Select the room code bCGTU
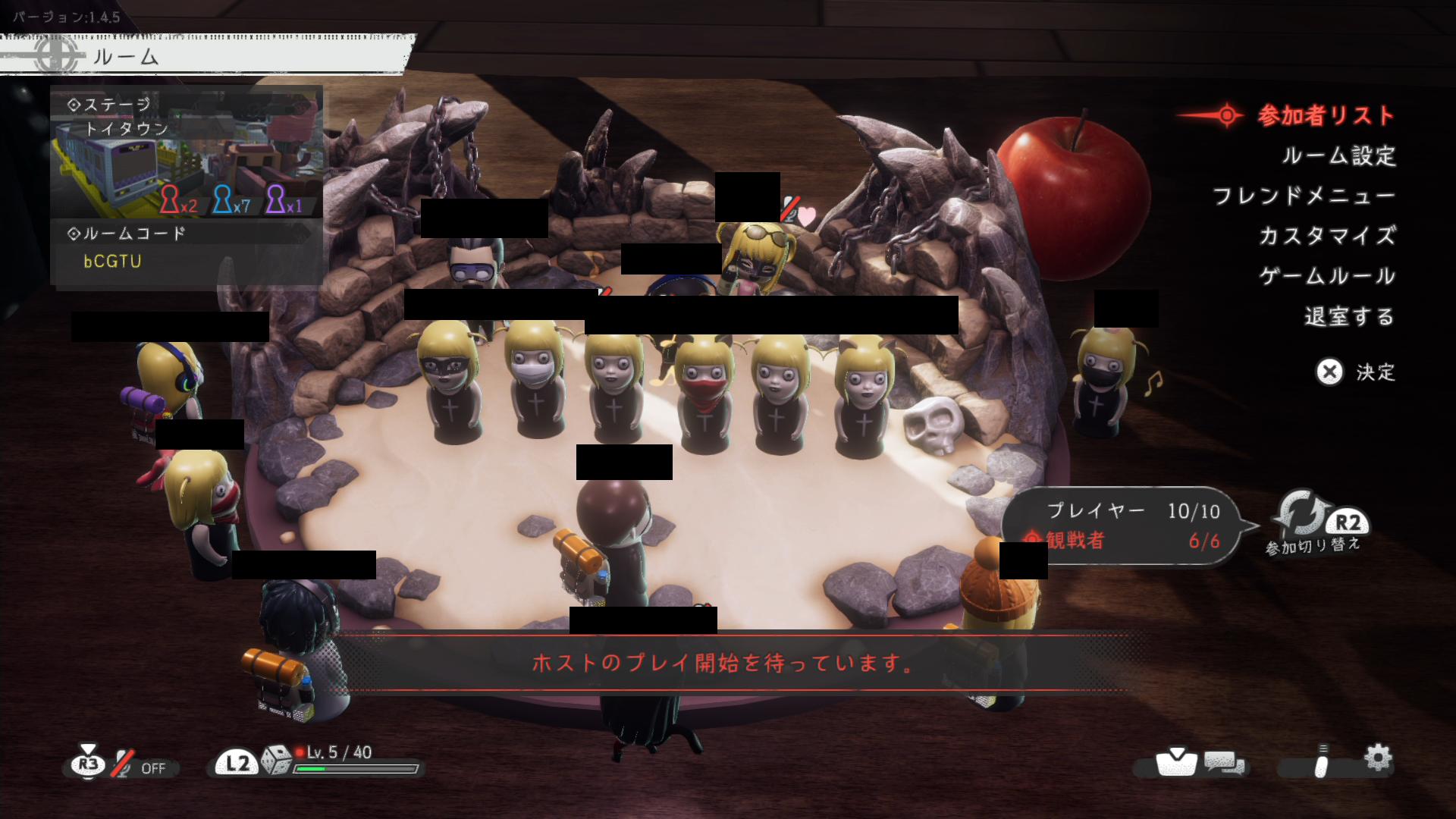 click(112, 262)
